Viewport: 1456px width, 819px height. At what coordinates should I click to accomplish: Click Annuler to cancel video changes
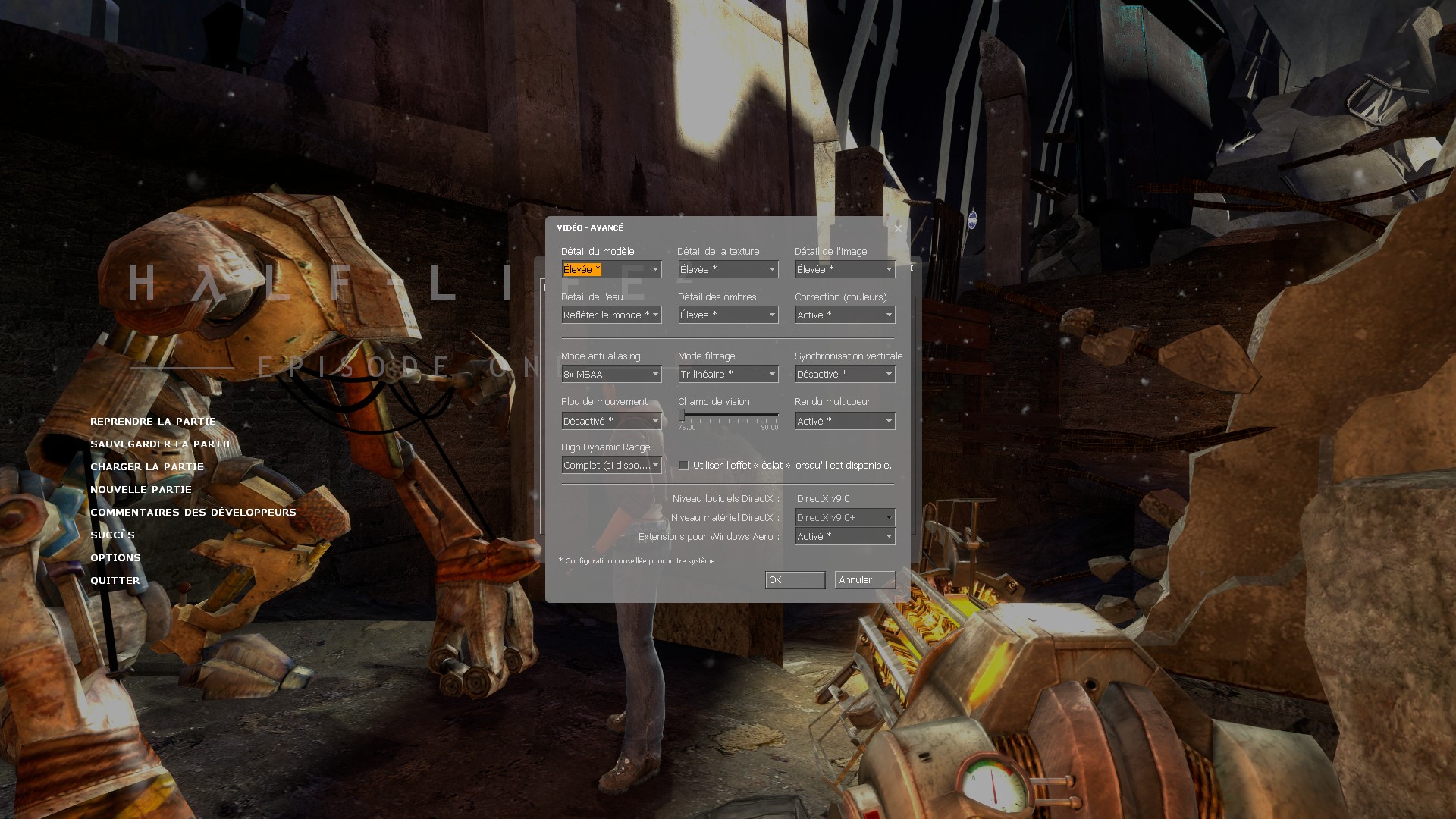(x=864, y=580)
